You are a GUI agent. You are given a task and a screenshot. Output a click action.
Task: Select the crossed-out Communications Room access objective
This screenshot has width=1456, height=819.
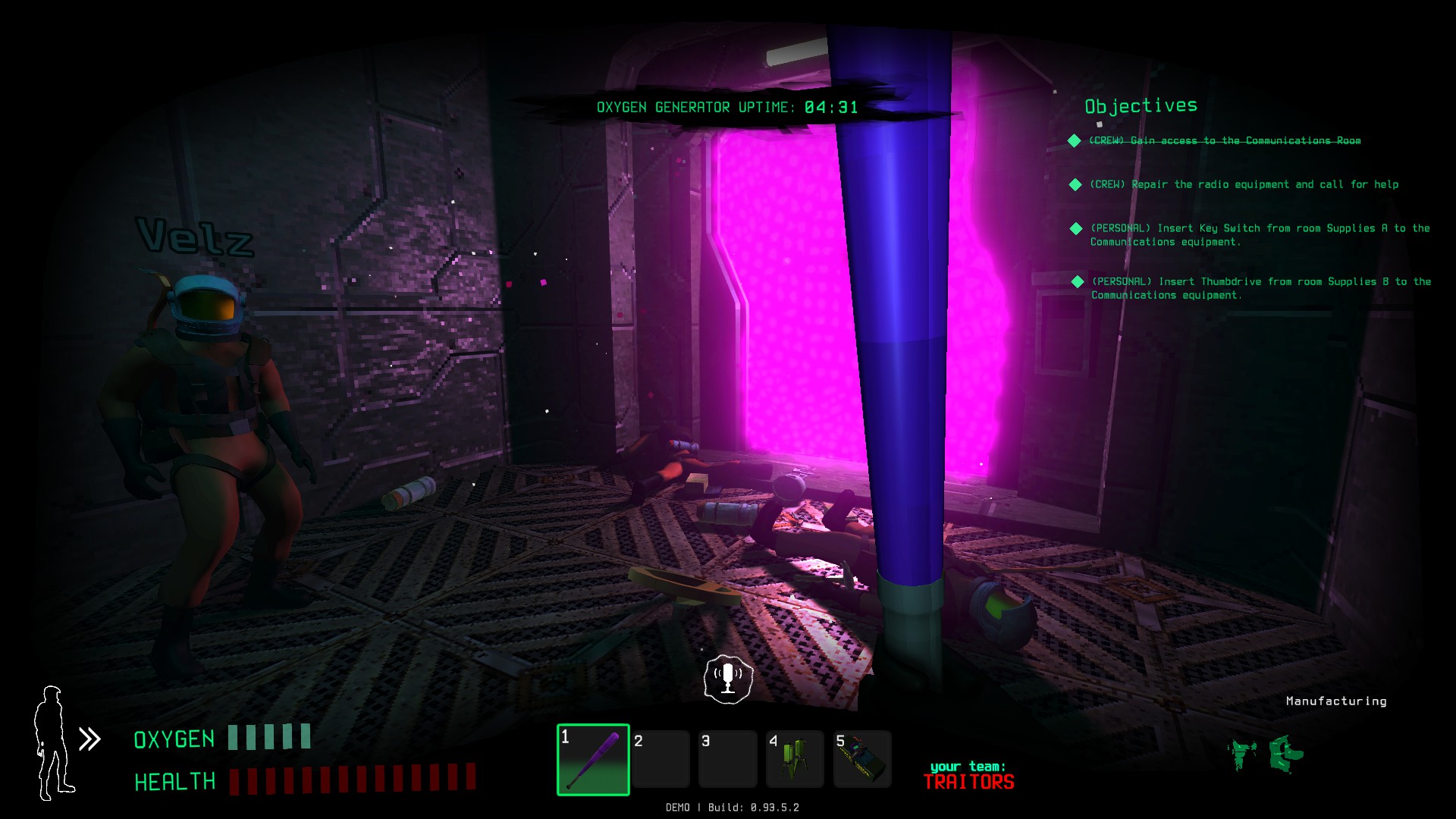(x=1224, y=141)
